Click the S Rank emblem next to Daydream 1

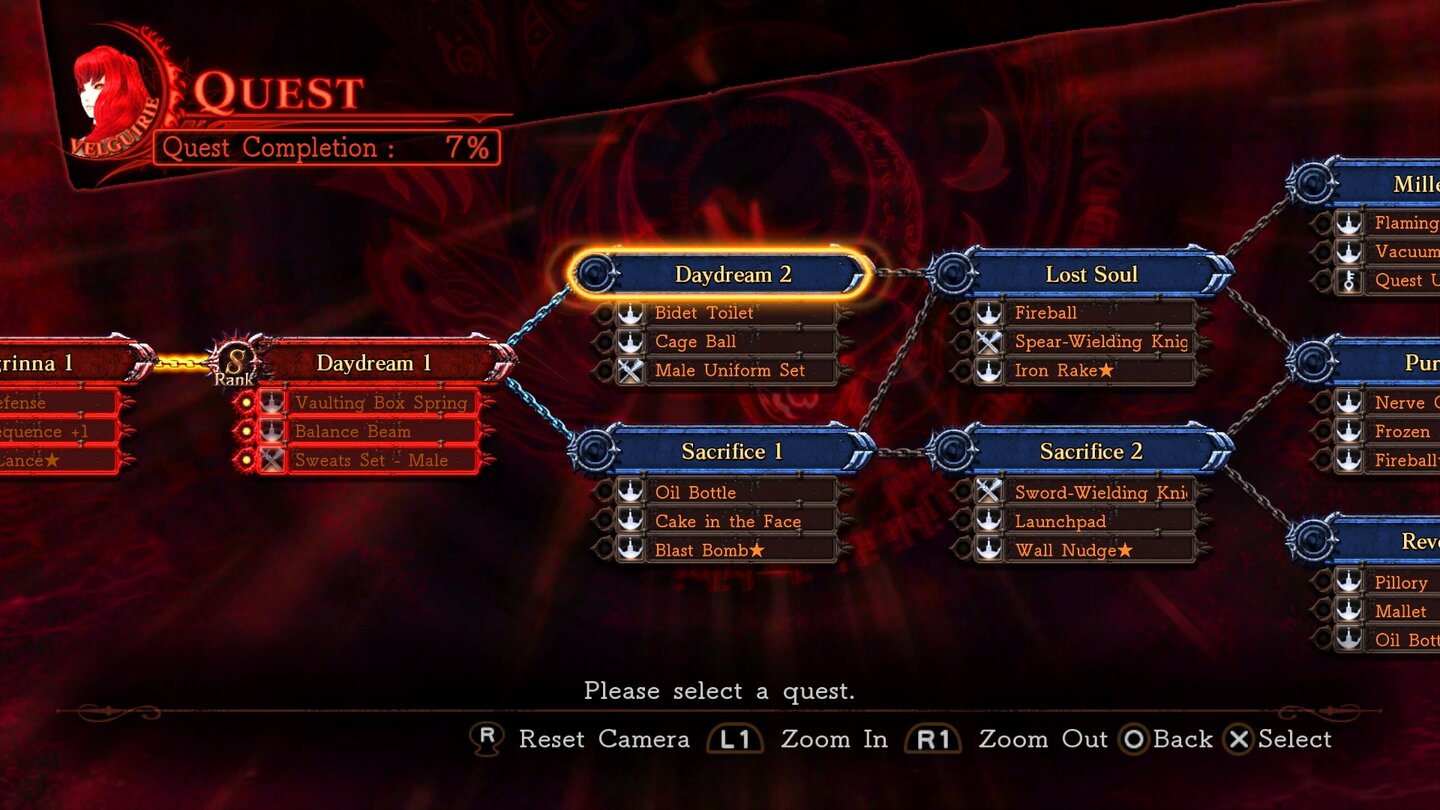(x=237, y=365)
